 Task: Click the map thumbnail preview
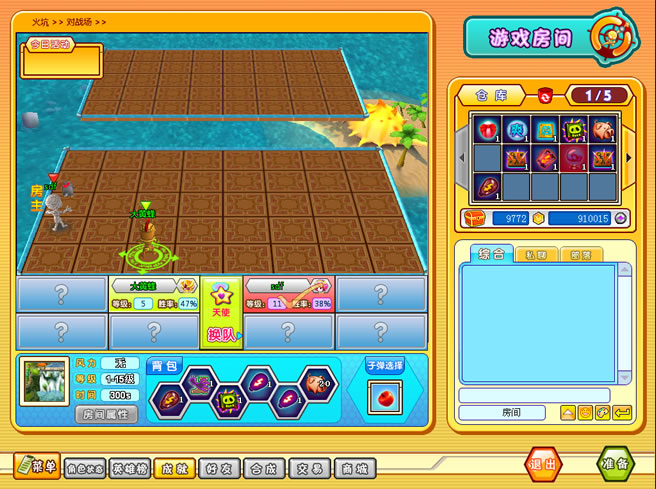pos(45,382)
